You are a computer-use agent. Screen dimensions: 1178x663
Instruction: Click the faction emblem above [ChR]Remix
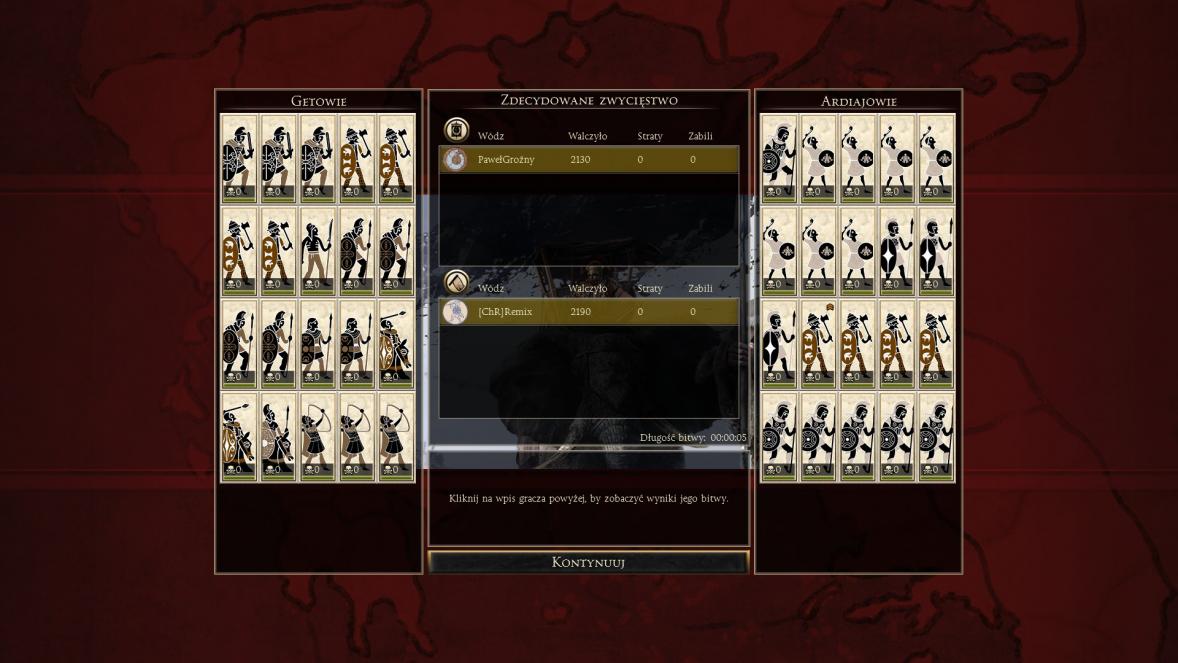pos(456,283)
